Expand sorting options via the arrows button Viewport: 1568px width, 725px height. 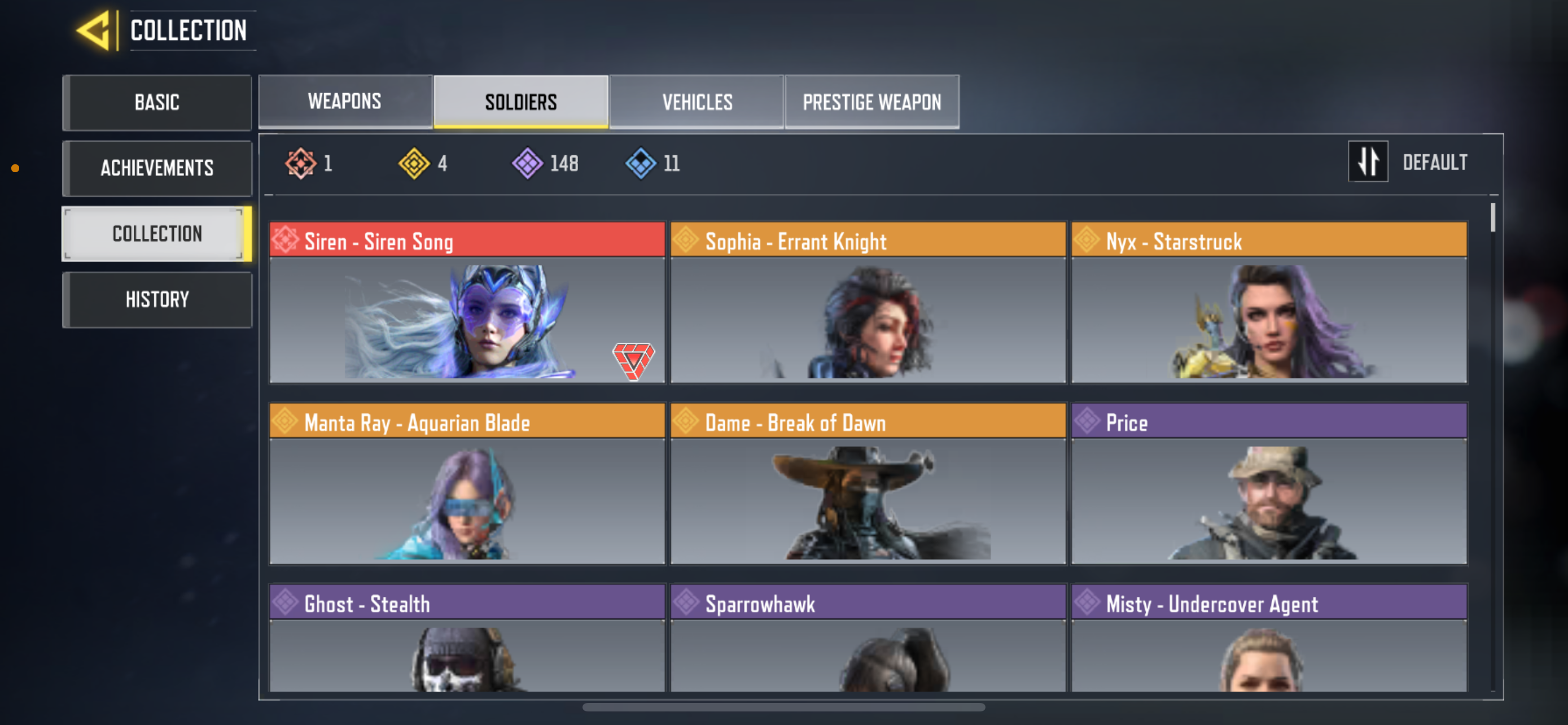click(x=1368, y=162)
